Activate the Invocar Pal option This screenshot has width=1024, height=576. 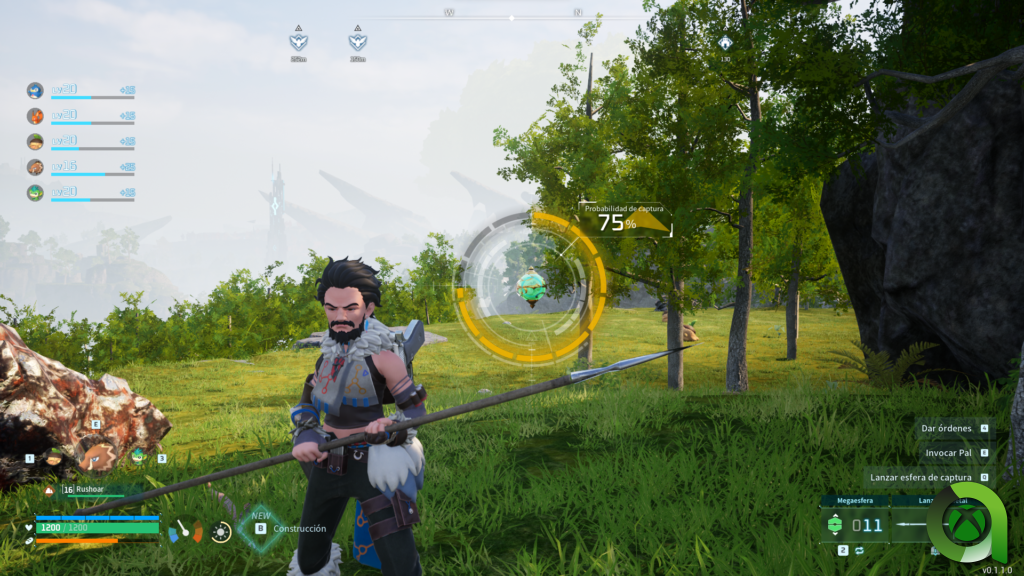950,452
